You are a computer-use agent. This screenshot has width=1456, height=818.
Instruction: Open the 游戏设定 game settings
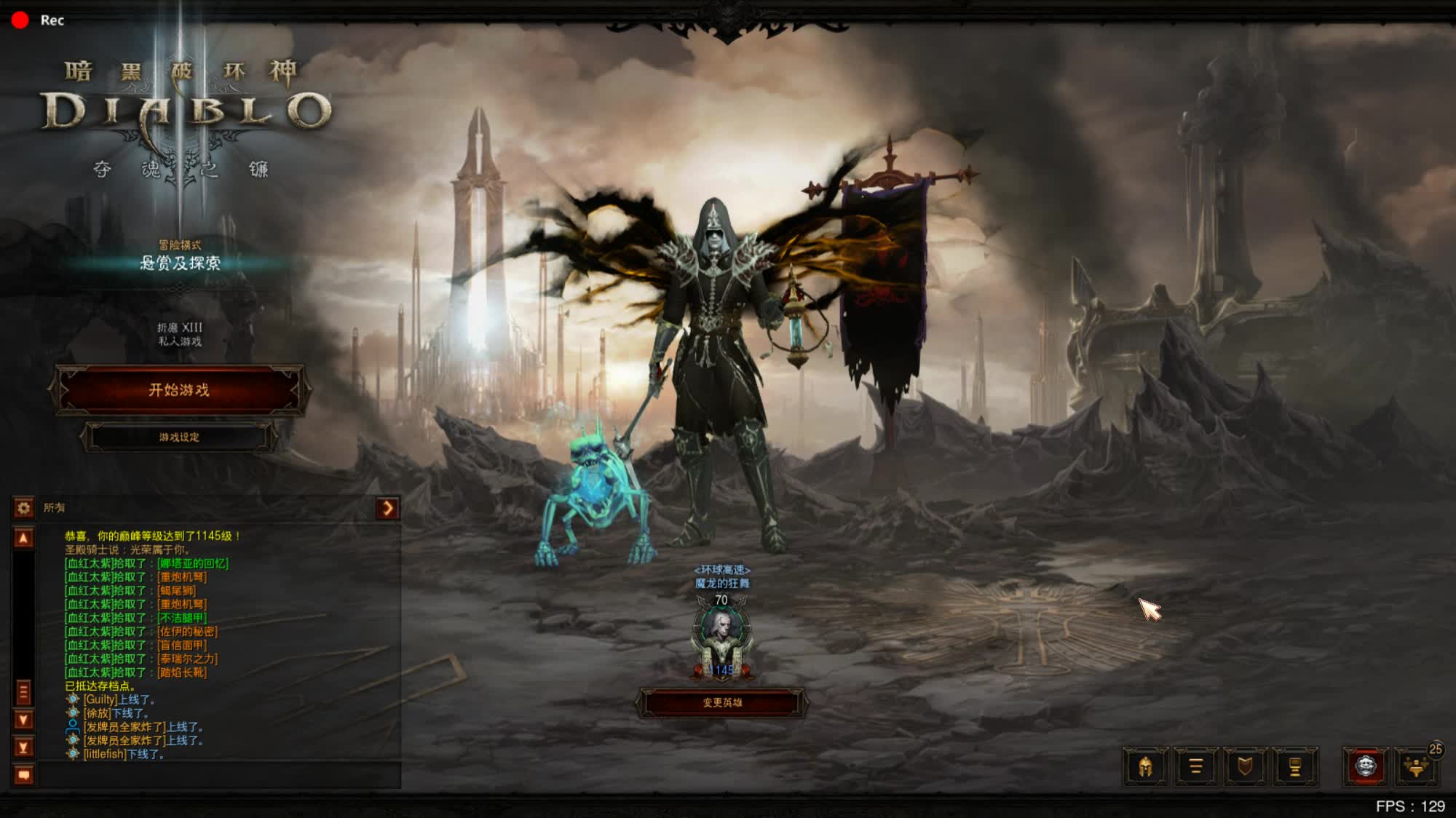(x=179, y=437)
